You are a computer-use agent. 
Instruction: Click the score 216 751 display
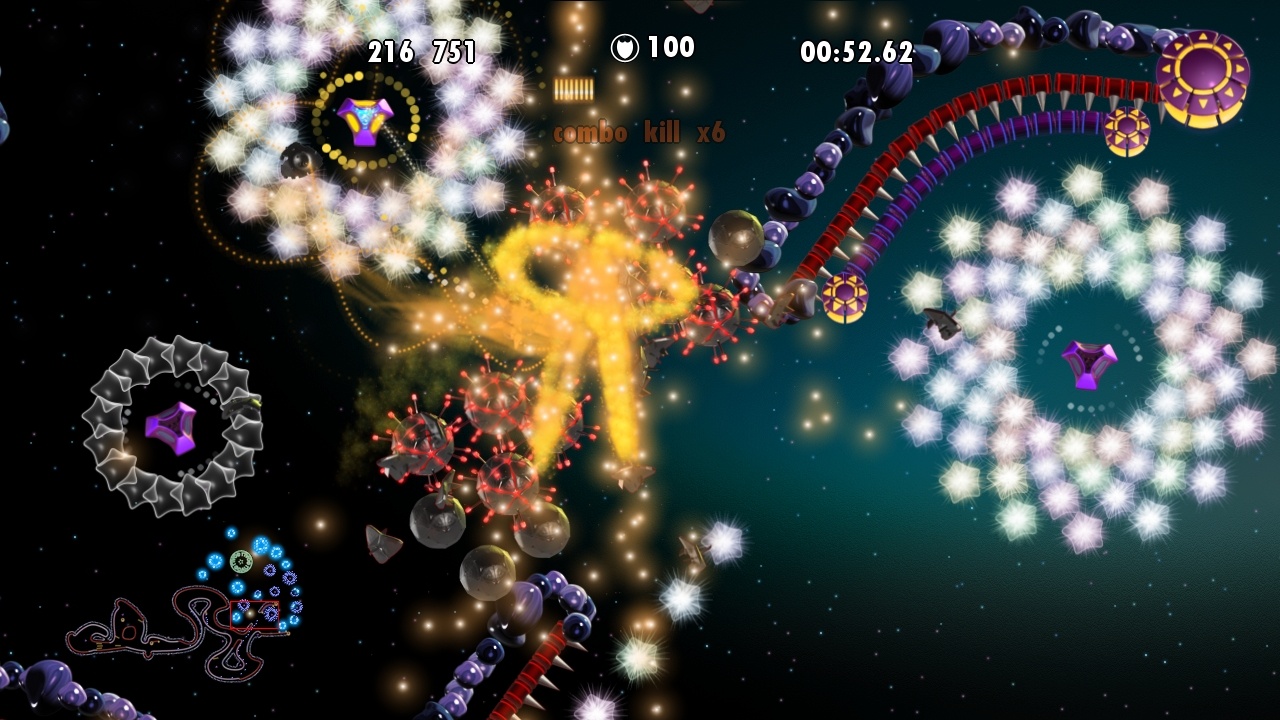[x=423, y=52]
